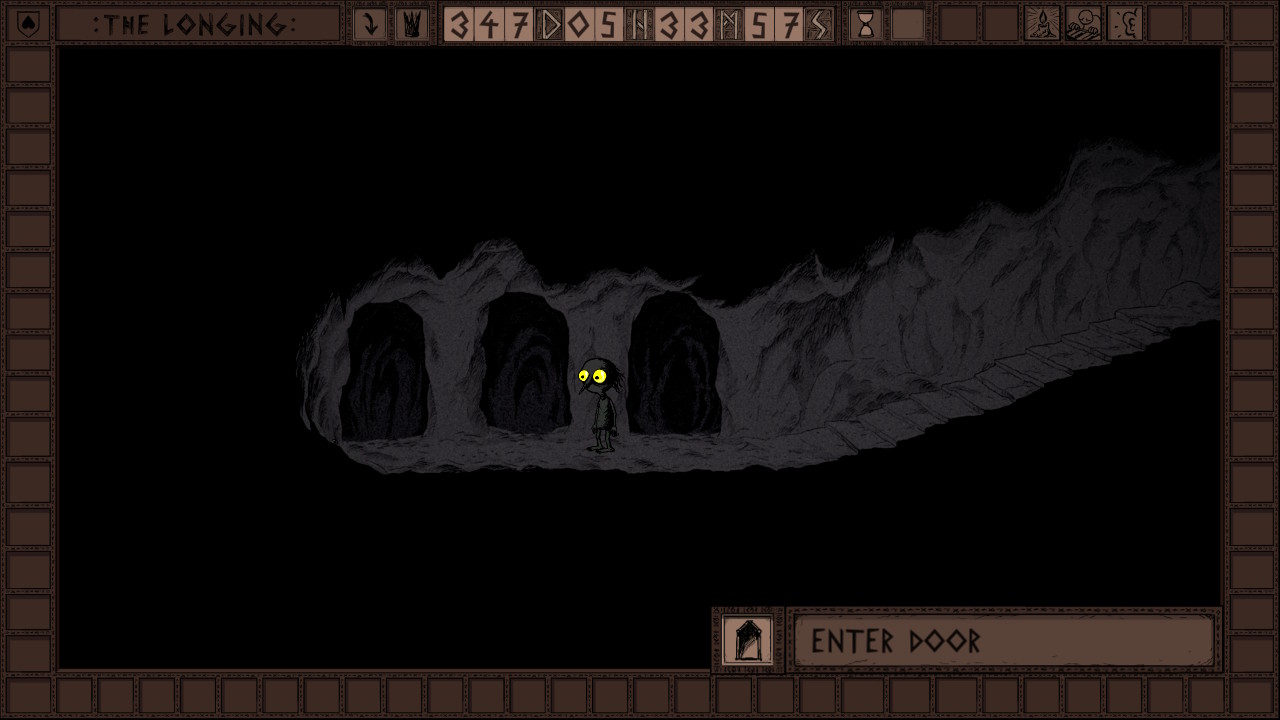Activate the listening ear icon
The height and width of the screenshot is (720, 1280).
[1126, 24]
